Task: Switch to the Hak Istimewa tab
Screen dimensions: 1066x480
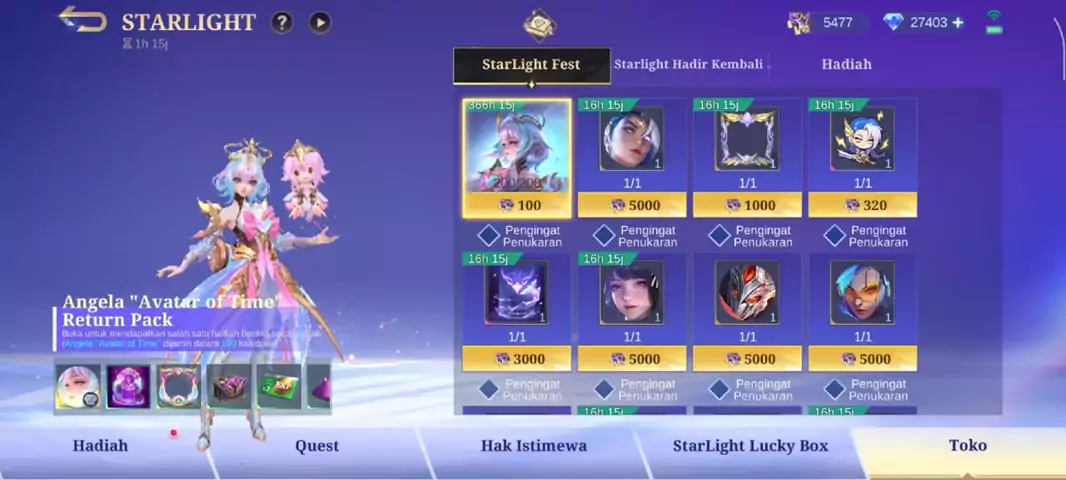Action: (x=533, y=446)
